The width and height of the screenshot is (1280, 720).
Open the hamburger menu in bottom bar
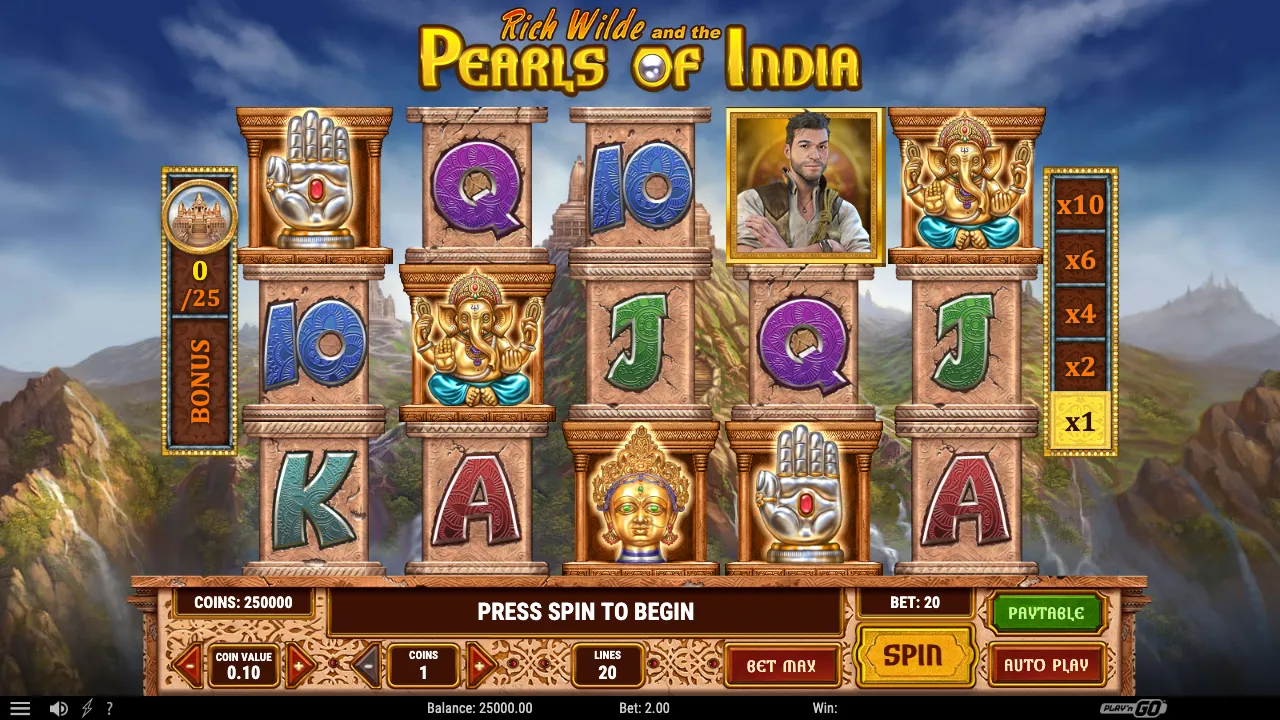(x=22, y=708)
